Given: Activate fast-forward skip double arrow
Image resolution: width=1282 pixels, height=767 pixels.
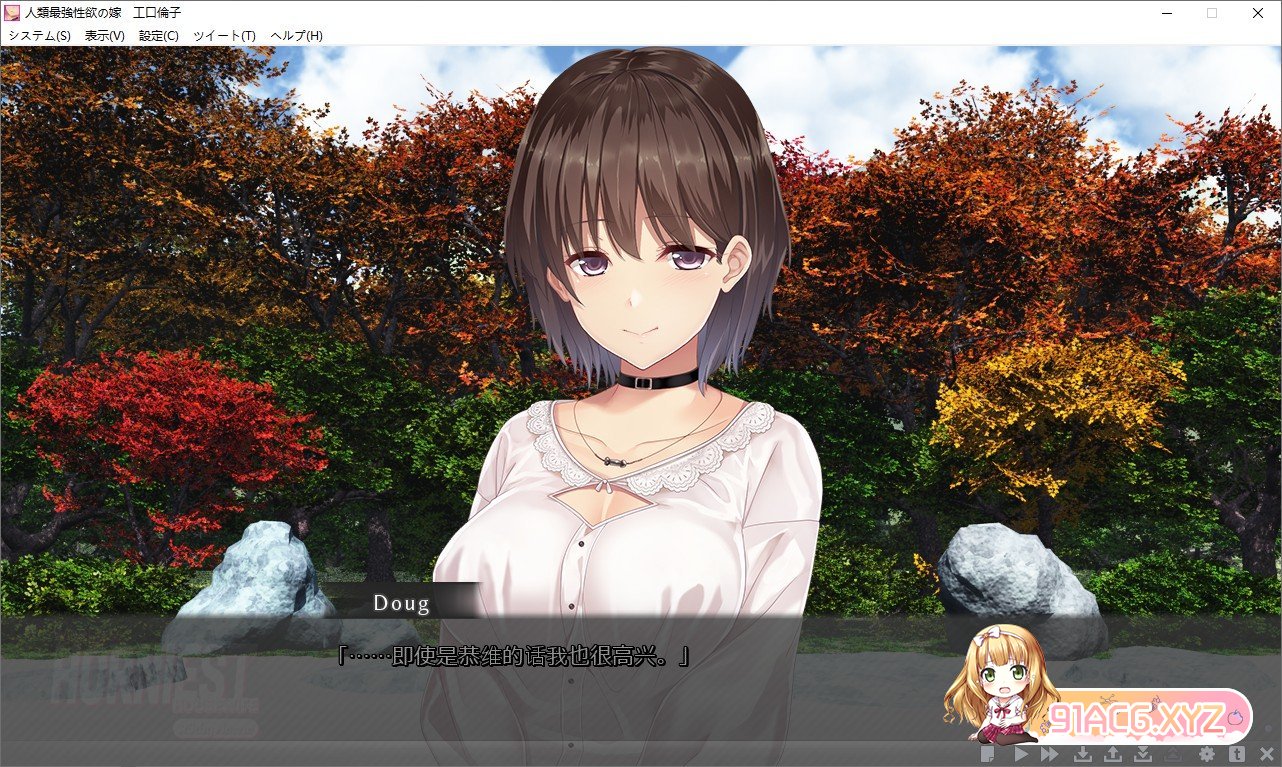Looking at the screenshot, I should (1049, 754).
